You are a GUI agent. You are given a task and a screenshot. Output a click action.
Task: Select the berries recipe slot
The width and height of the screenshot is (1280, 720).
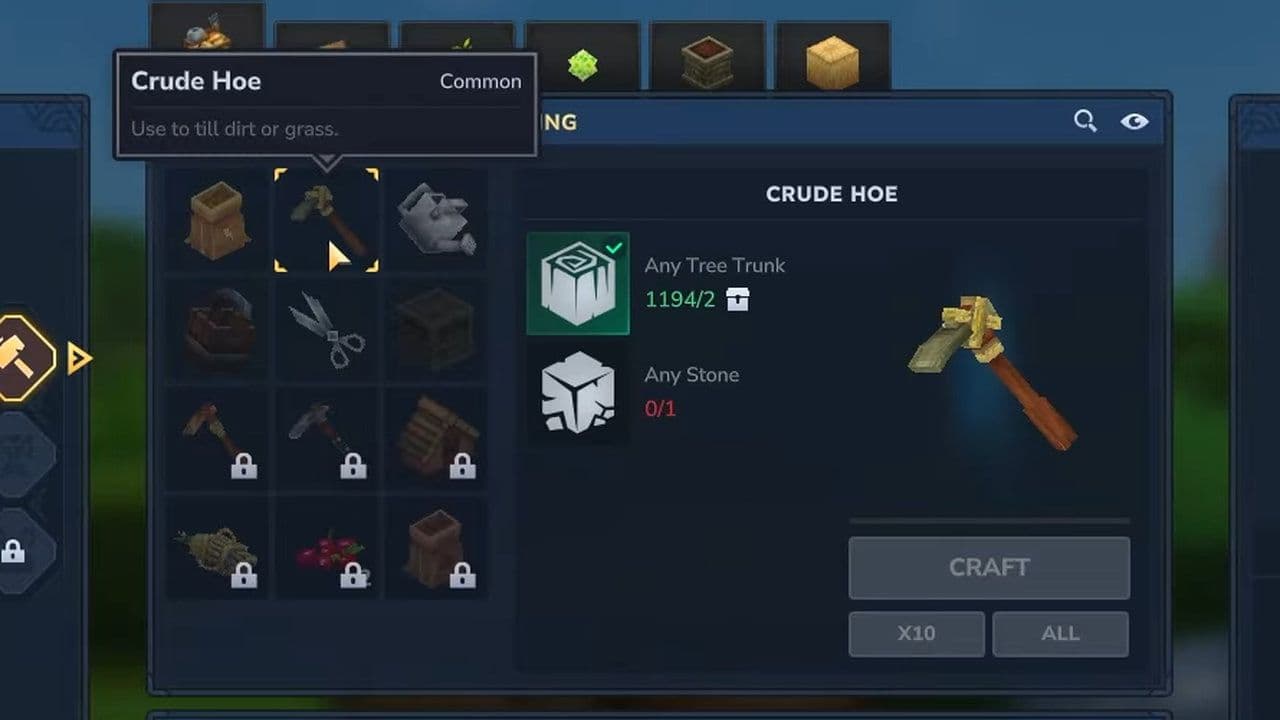click(x=325, y=548)
